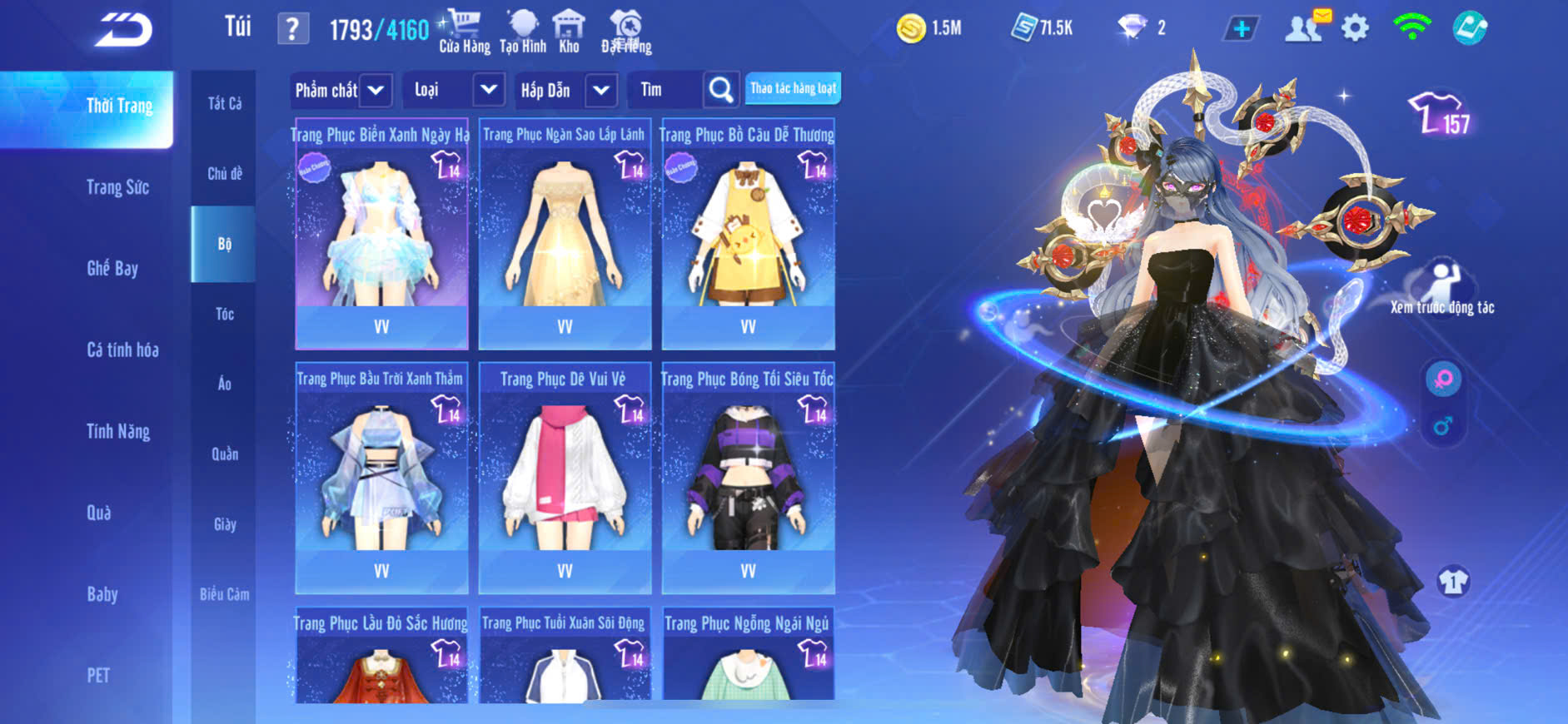Image resolution: width=1568 pixels, height=724 pixels.
Task: Switch to the Trang Sức tab
Action: point(117,187)
